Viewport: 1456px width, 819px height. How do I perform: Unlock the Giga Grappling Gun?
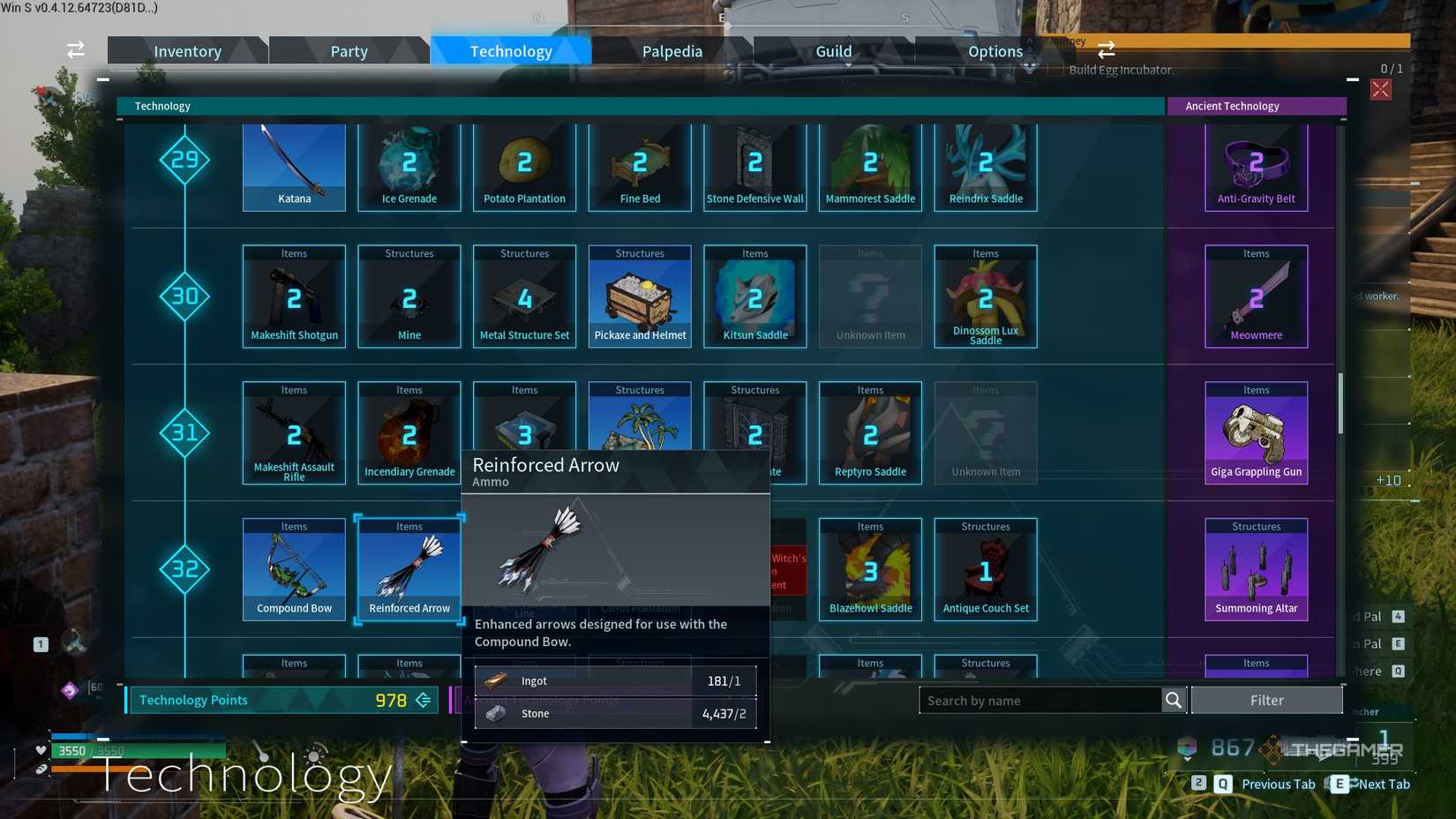click(x=1255, y=432)
